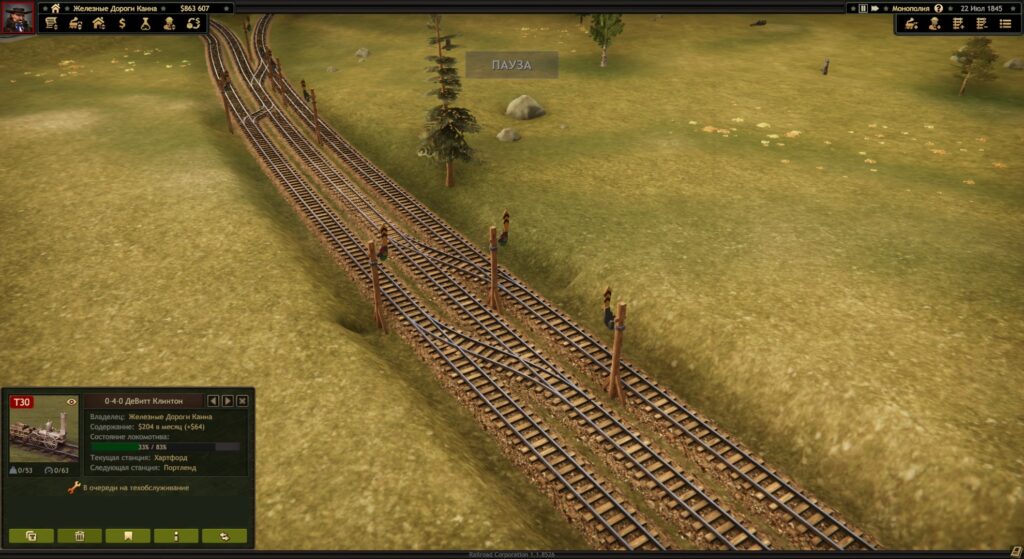
Task: Click the swap arrows button in train panel
Action: pos(224,536)
